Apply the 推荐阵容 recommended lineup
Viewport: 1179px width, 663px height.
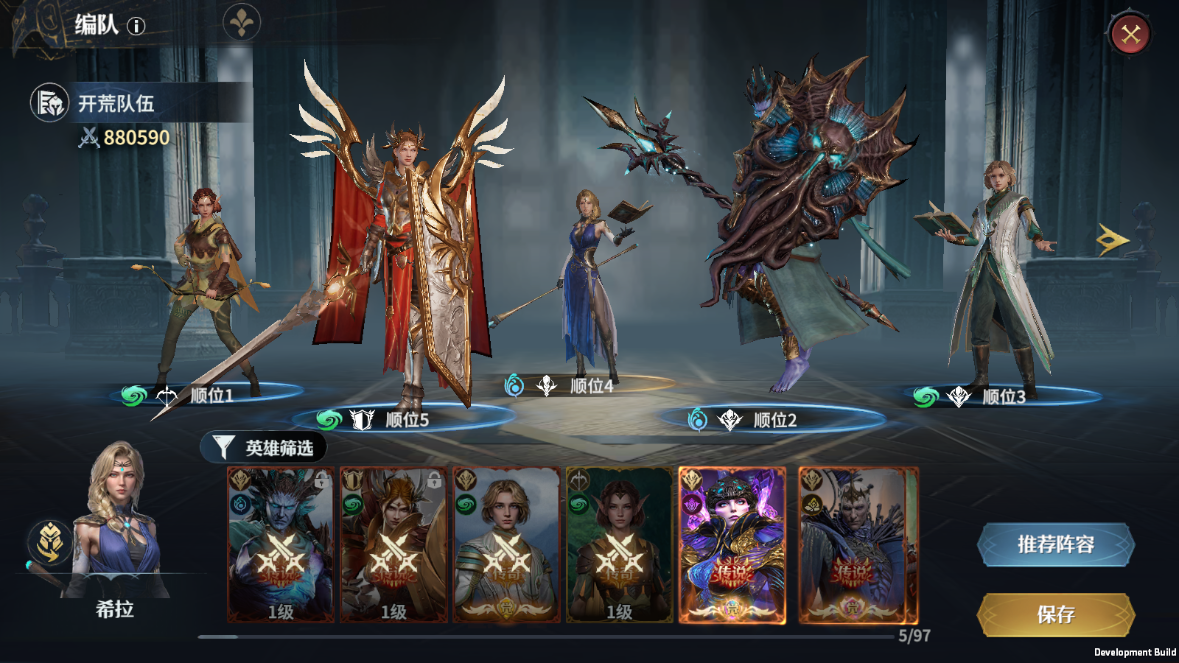tap(1055, 545)
